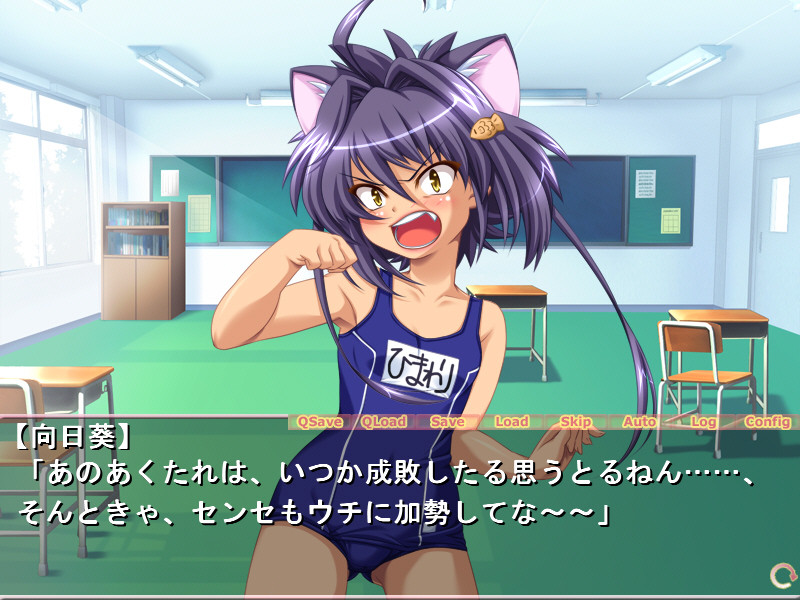Viewport: 800px width, 600px height.
Task: Click the QSave quick save button
Action: [319, 421]
